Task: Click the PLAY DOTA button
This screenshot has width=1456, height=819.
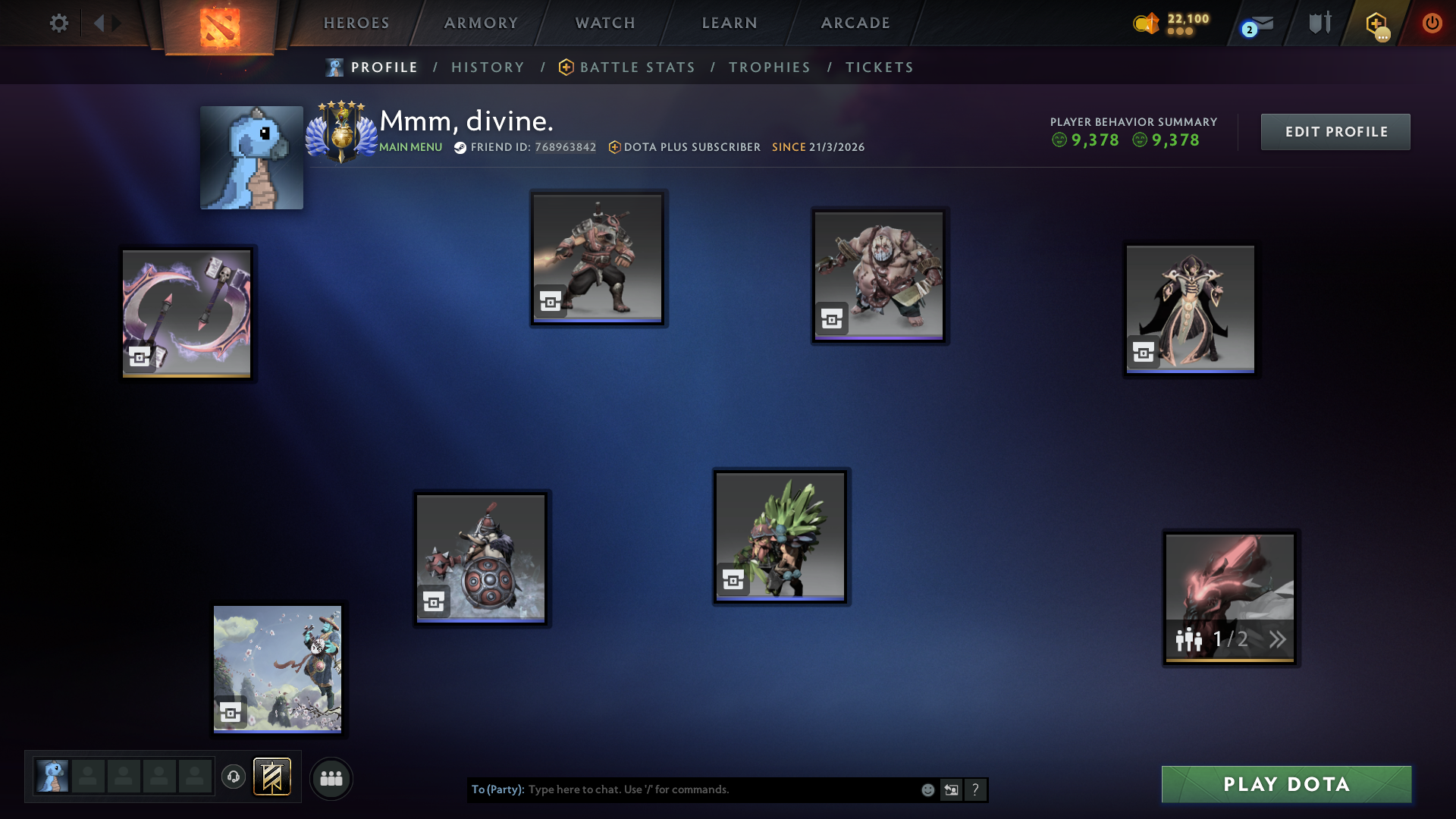Action: click(x=1285, y=785)
